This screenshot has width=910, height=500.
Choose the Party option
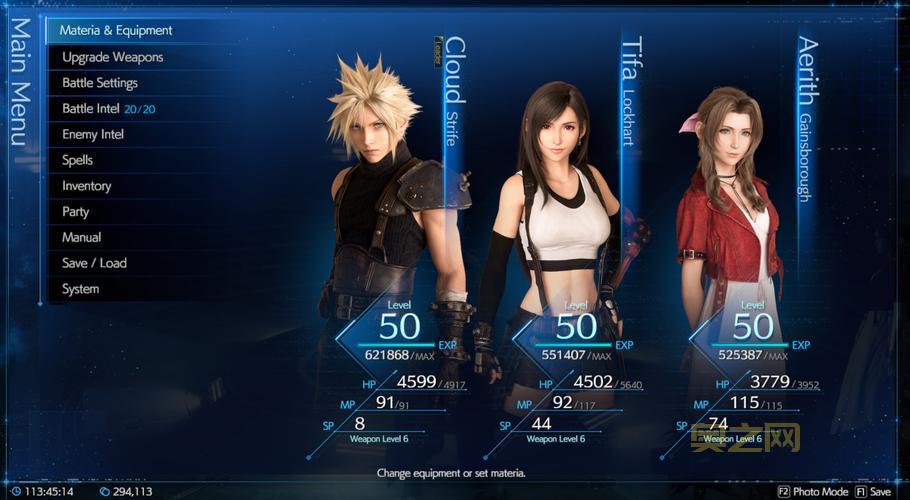76,212
